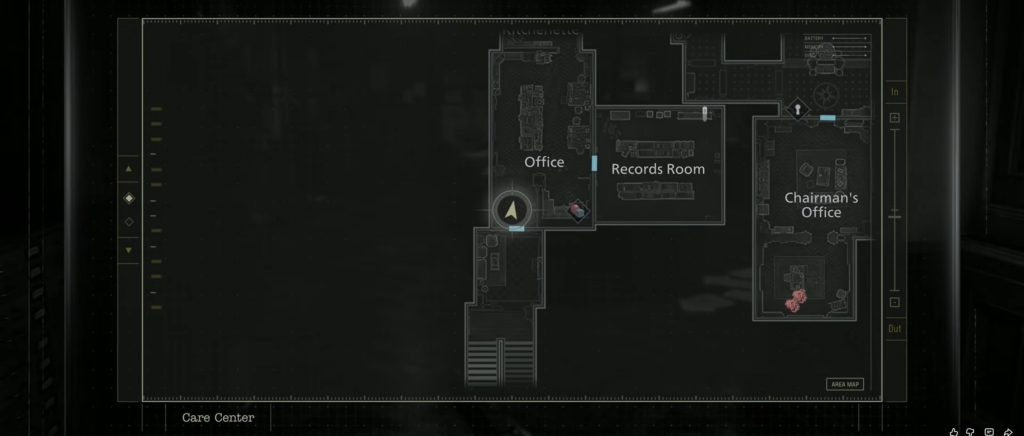This screenshot has height=436, width=1024.
Task: Click the zoom-out minus button
Action: pos(895,302)
